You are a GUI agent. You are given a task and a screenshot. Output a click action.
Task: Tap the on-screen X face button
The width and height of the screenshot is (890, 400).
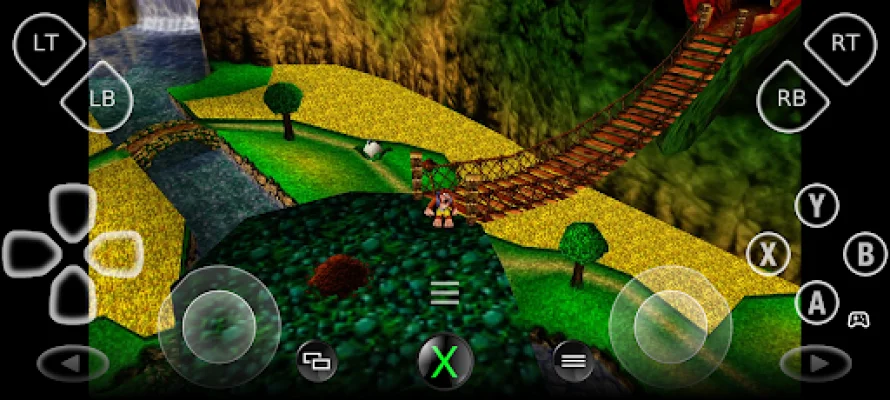[768, 253]
